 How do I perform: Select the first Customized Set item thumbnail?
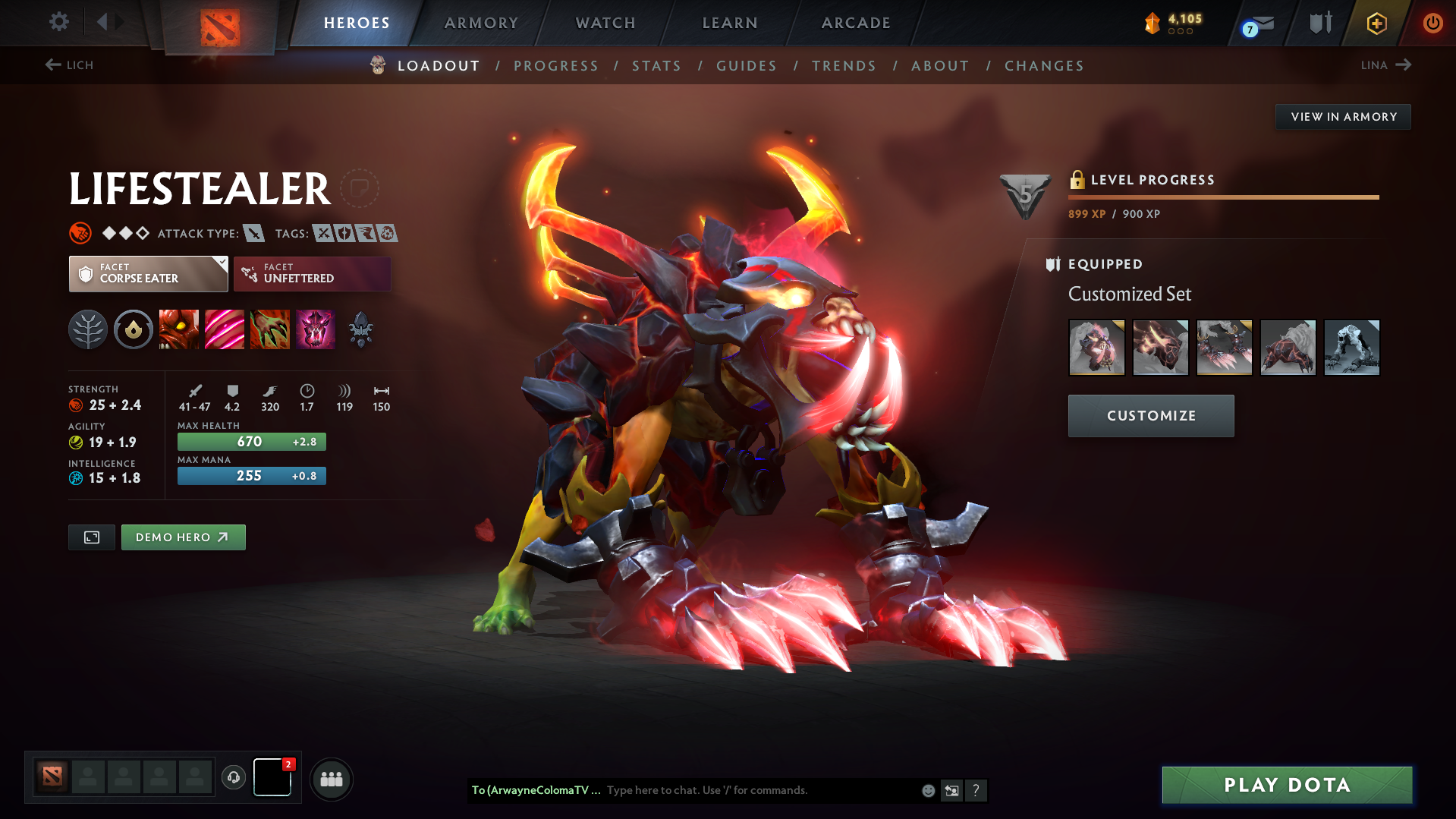tap(1097, 347)
